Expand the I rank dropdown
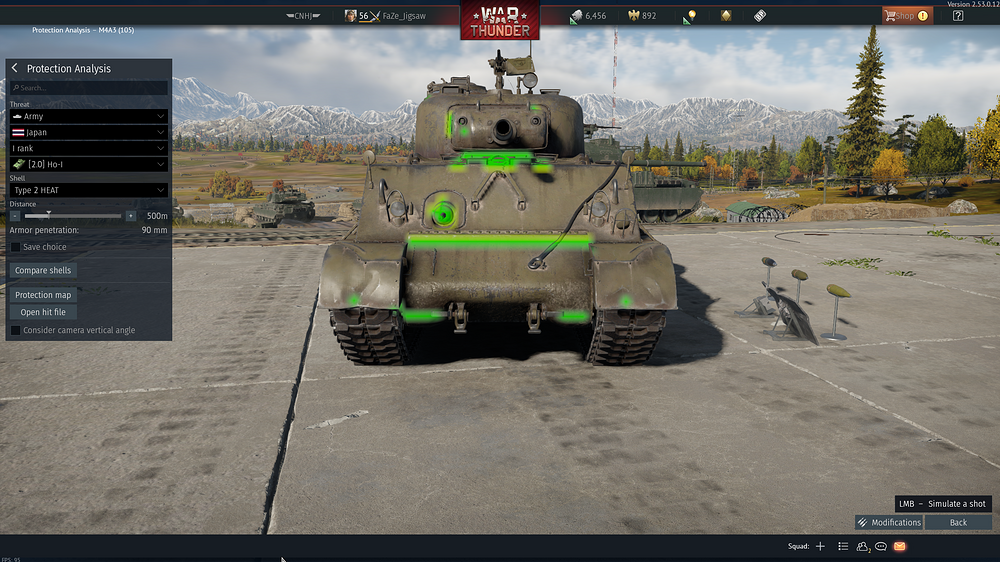Viewport: 1000px width, 562px height. 88,148
